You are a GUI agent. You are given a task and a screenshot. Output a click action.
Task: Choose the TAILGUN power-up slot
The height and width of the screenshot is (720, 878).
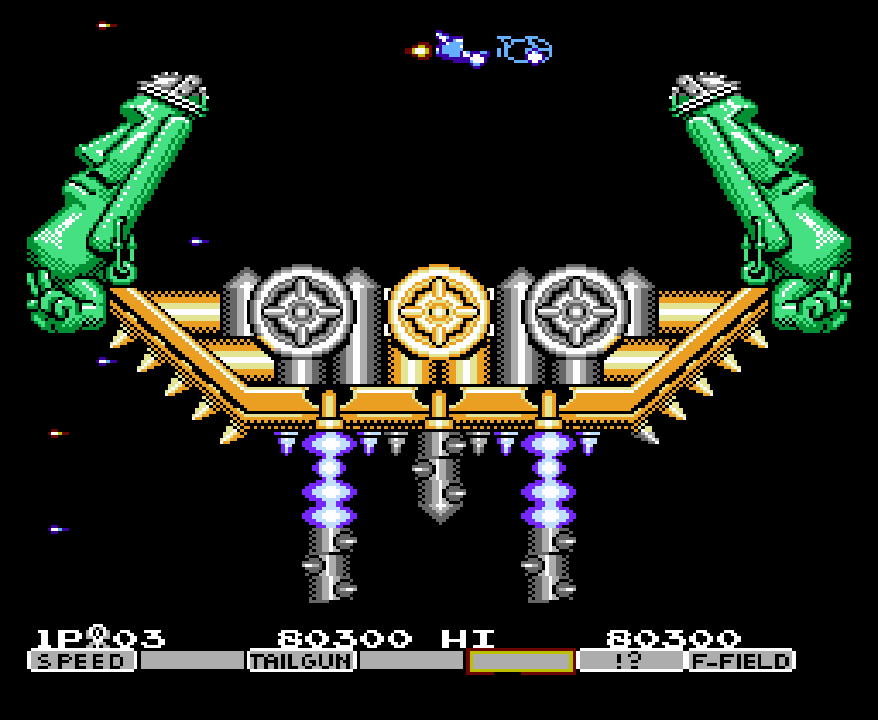coord(301,661)
